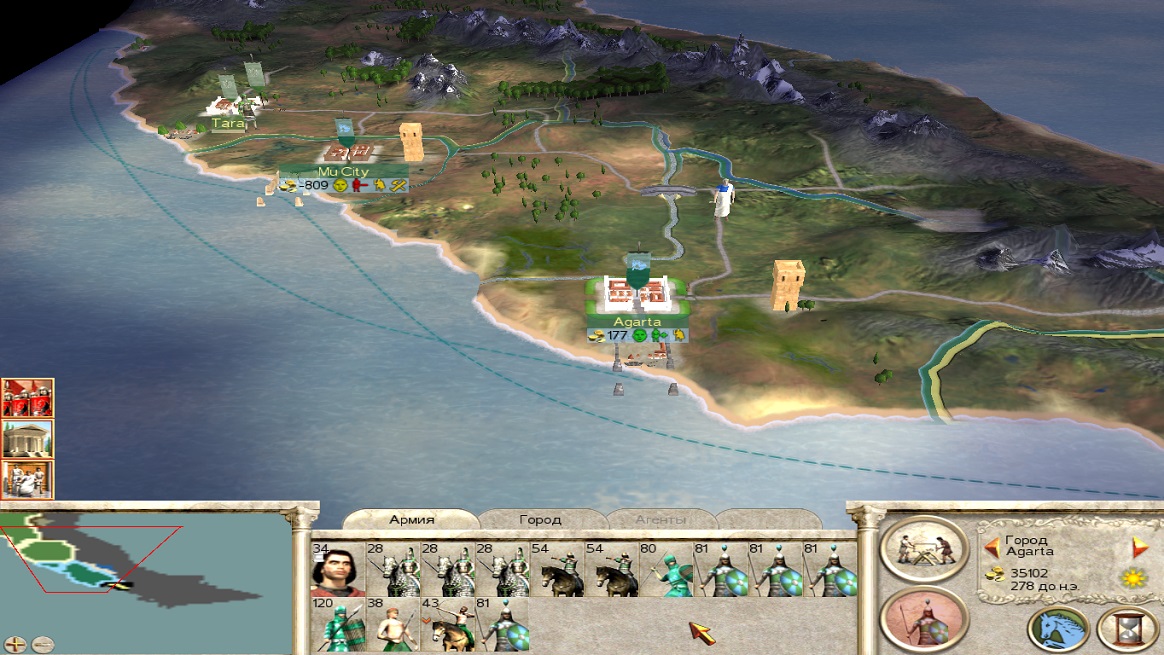1164x655 pixels.
Task: Go to the previous settlement with left arrow
Action: pos(992,547)
